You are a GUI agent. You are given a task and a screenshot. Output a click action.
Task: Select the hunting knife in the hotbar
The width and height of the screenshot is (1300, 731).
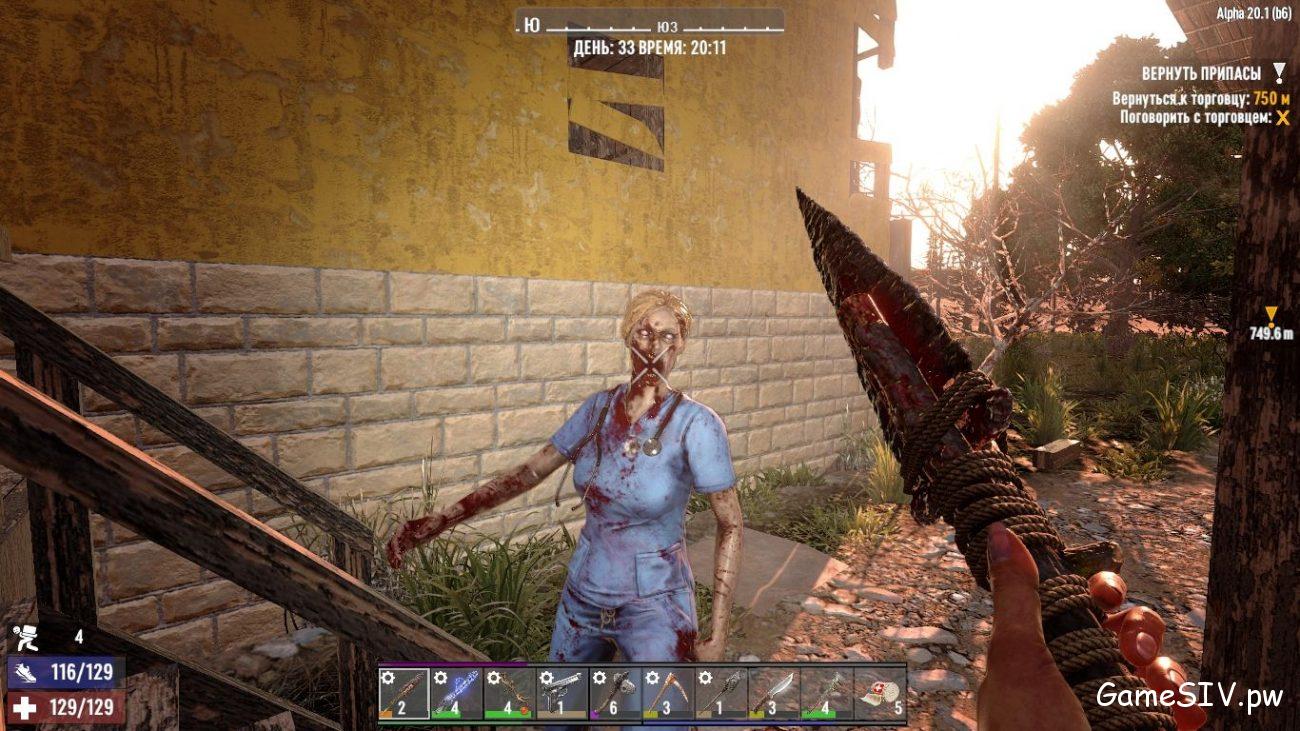775,695
